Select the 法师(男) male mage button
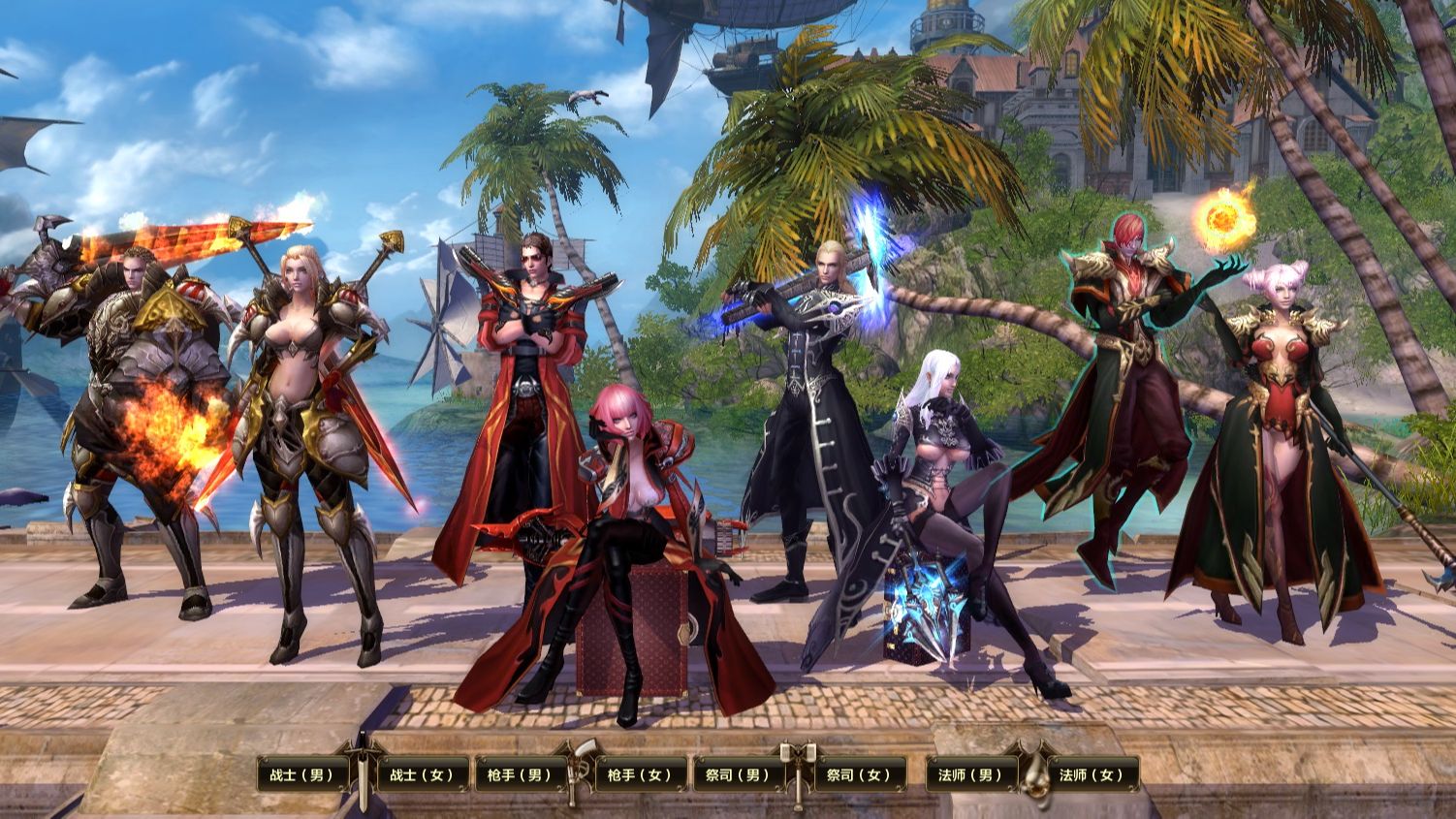 point(970,774)
